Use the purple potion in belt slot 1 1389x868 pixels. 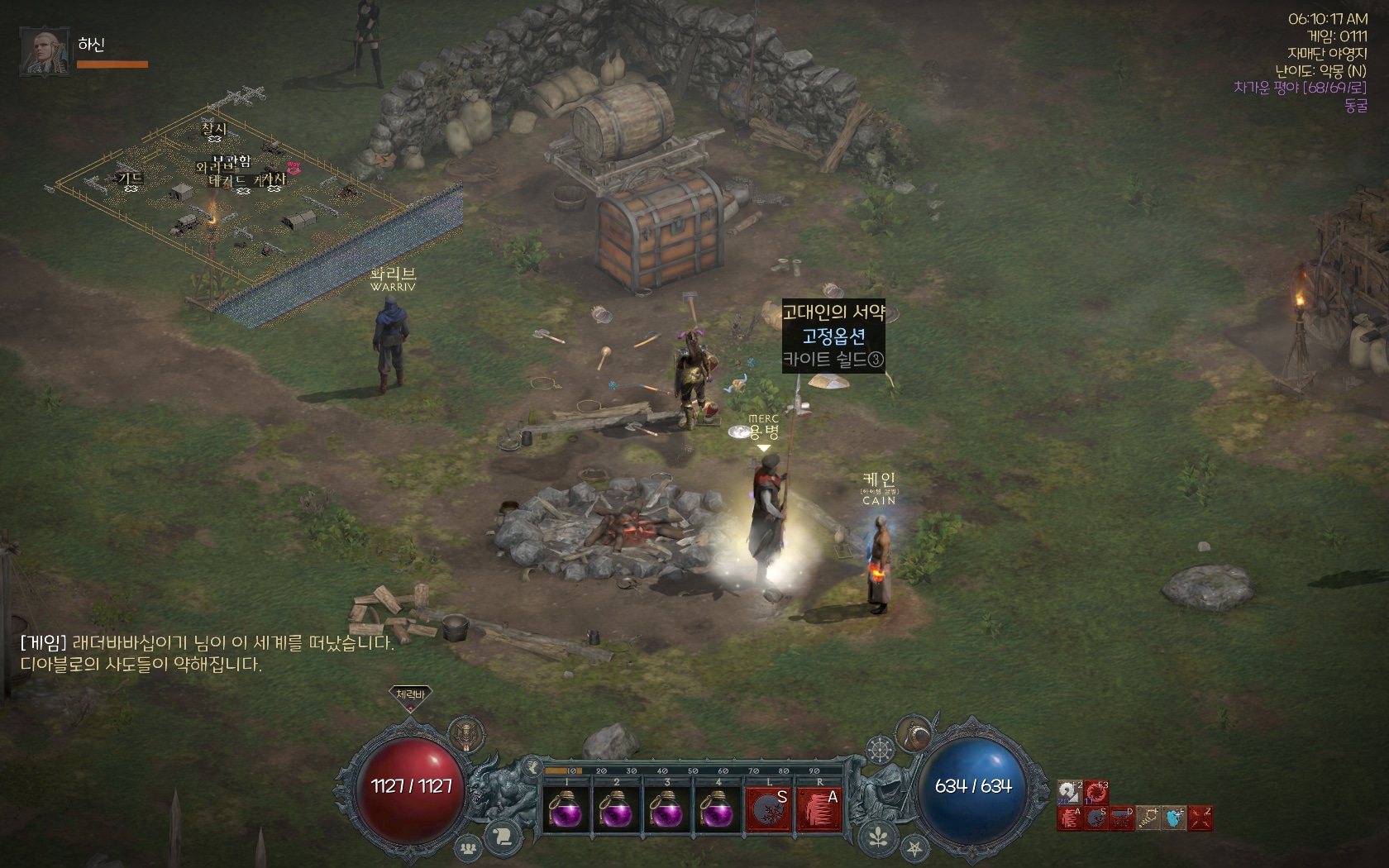pos(566,809)
